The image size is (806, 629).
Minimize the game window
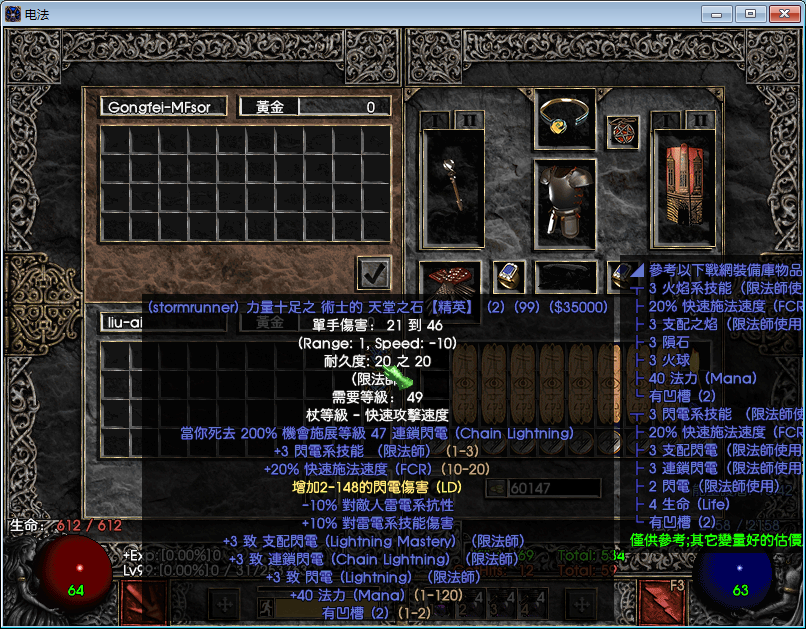(x=717, y=14)
